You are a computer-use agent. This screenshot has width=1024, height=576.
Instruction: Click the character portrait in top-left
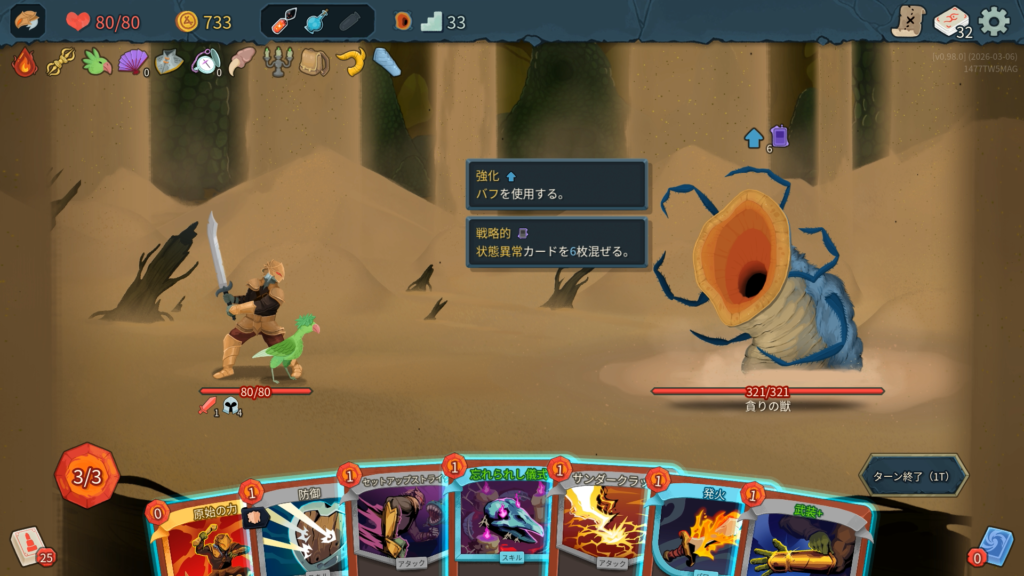(x=28, y=21)
